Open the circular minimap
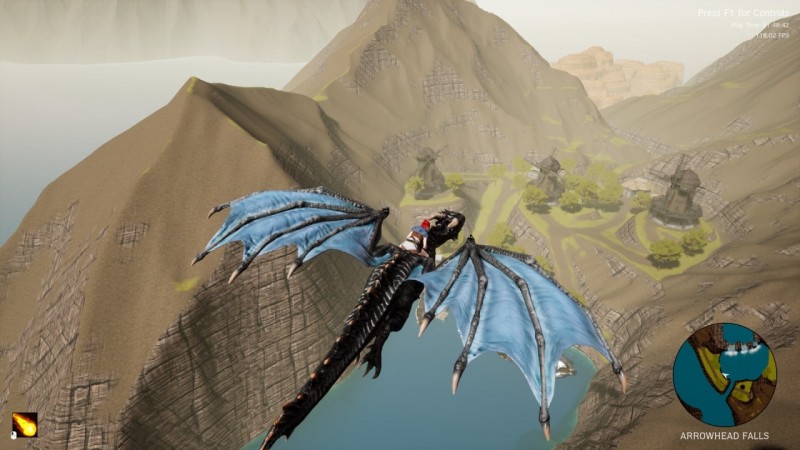The image size is (800, 450). [x=725, y=375]
